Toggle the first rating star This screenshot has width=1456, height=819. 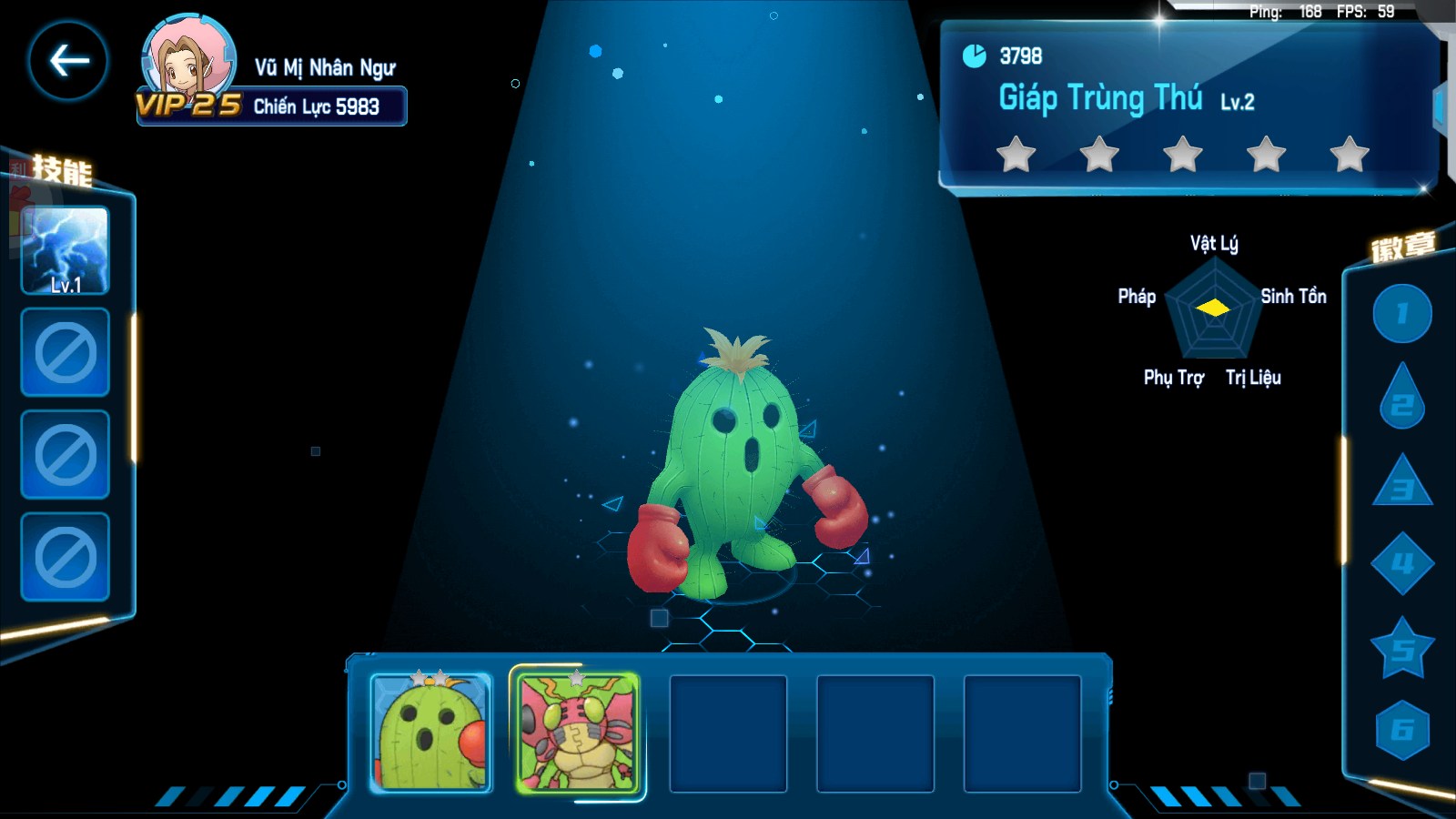click(1016, 155)
